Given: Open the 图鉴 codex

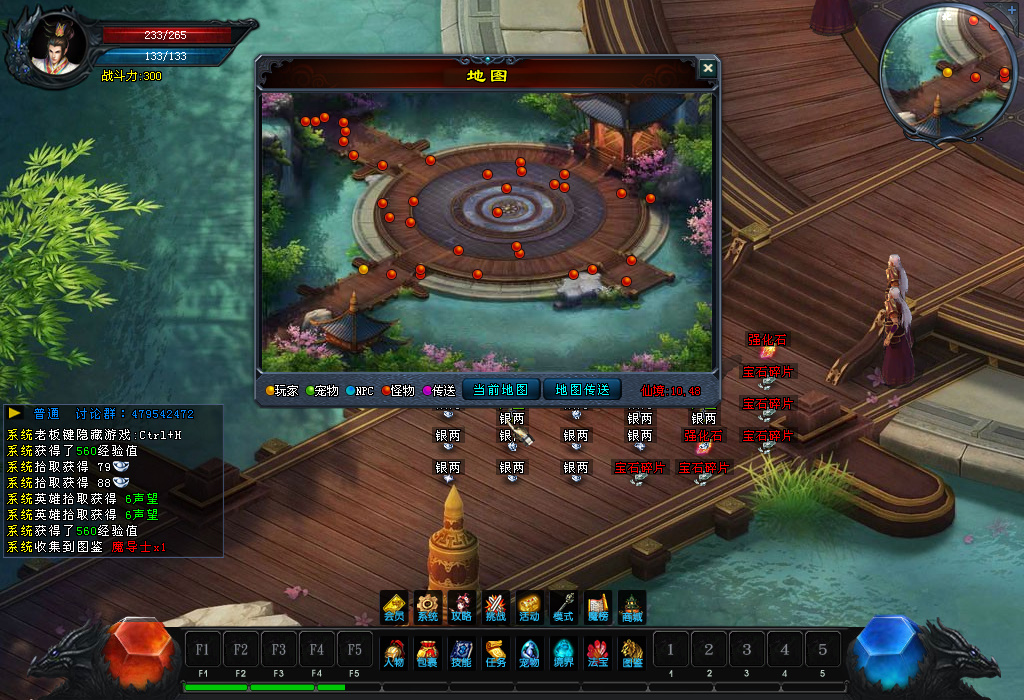Looking at the screenshot, I should pyautogui.click(x=632, y=652).
